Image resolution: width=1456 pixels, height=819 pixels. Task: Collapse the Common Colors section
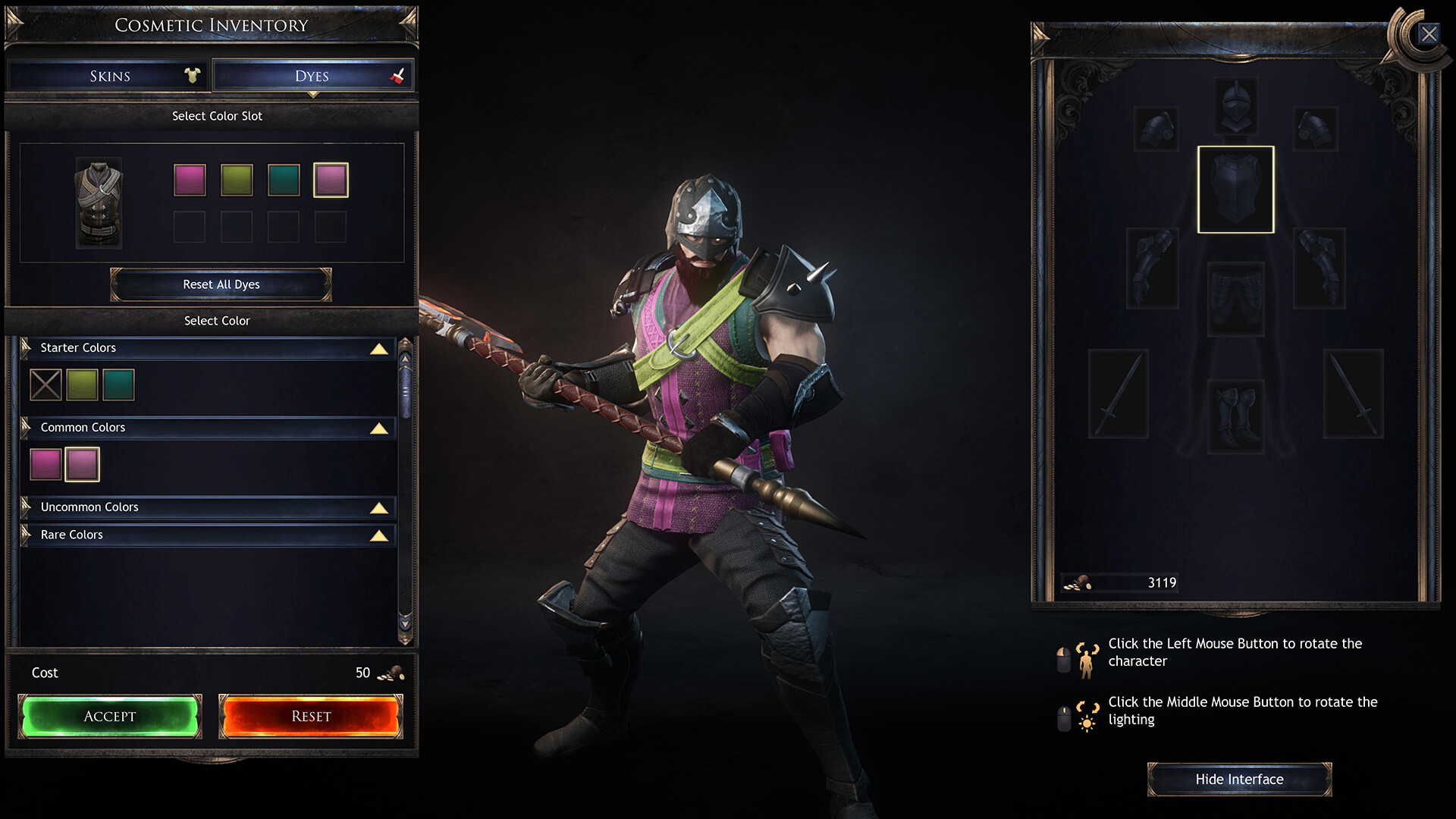pos(378,428)
